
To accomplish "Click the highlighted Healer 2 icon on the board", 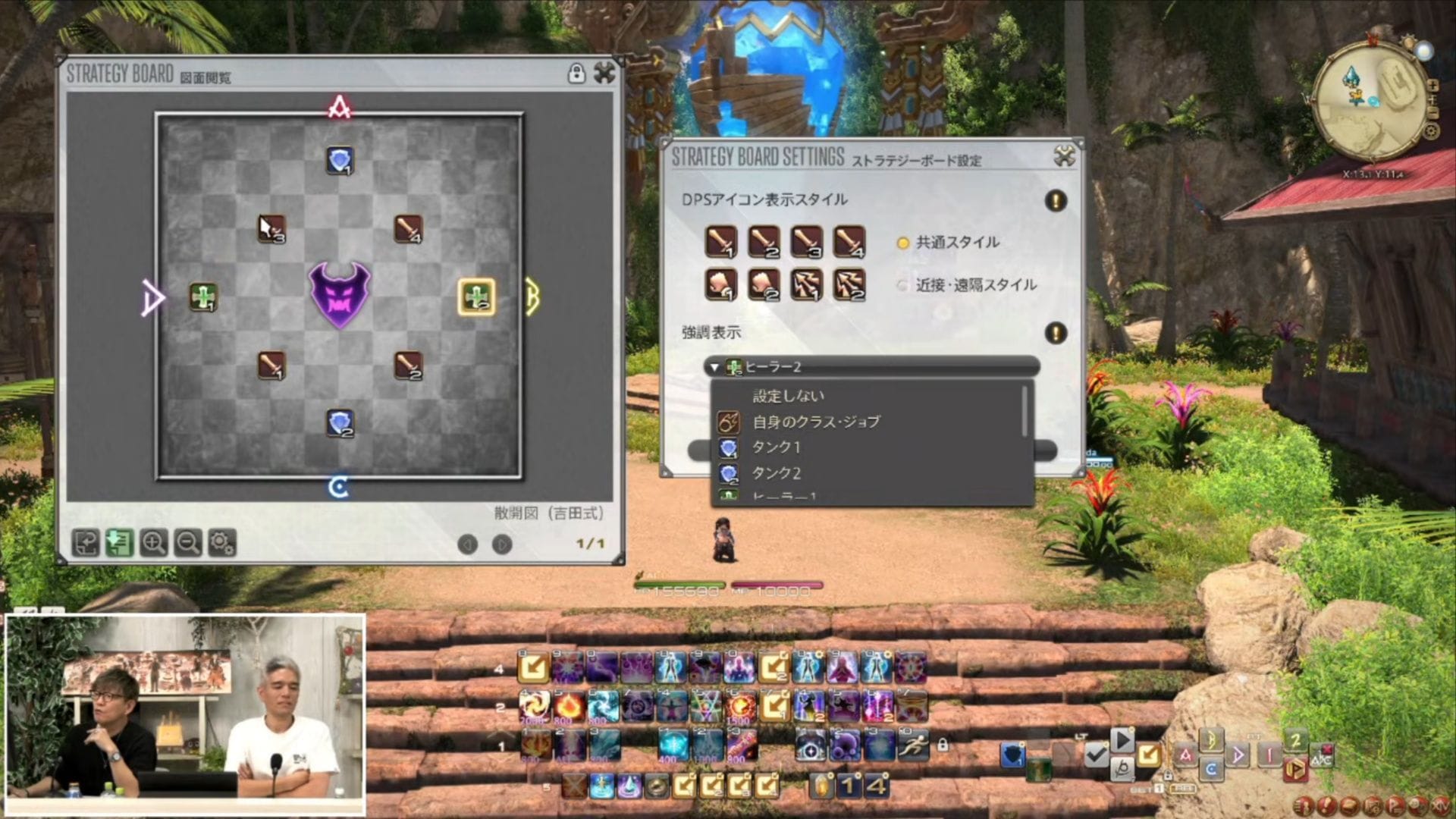I will [x=476, y=296].
